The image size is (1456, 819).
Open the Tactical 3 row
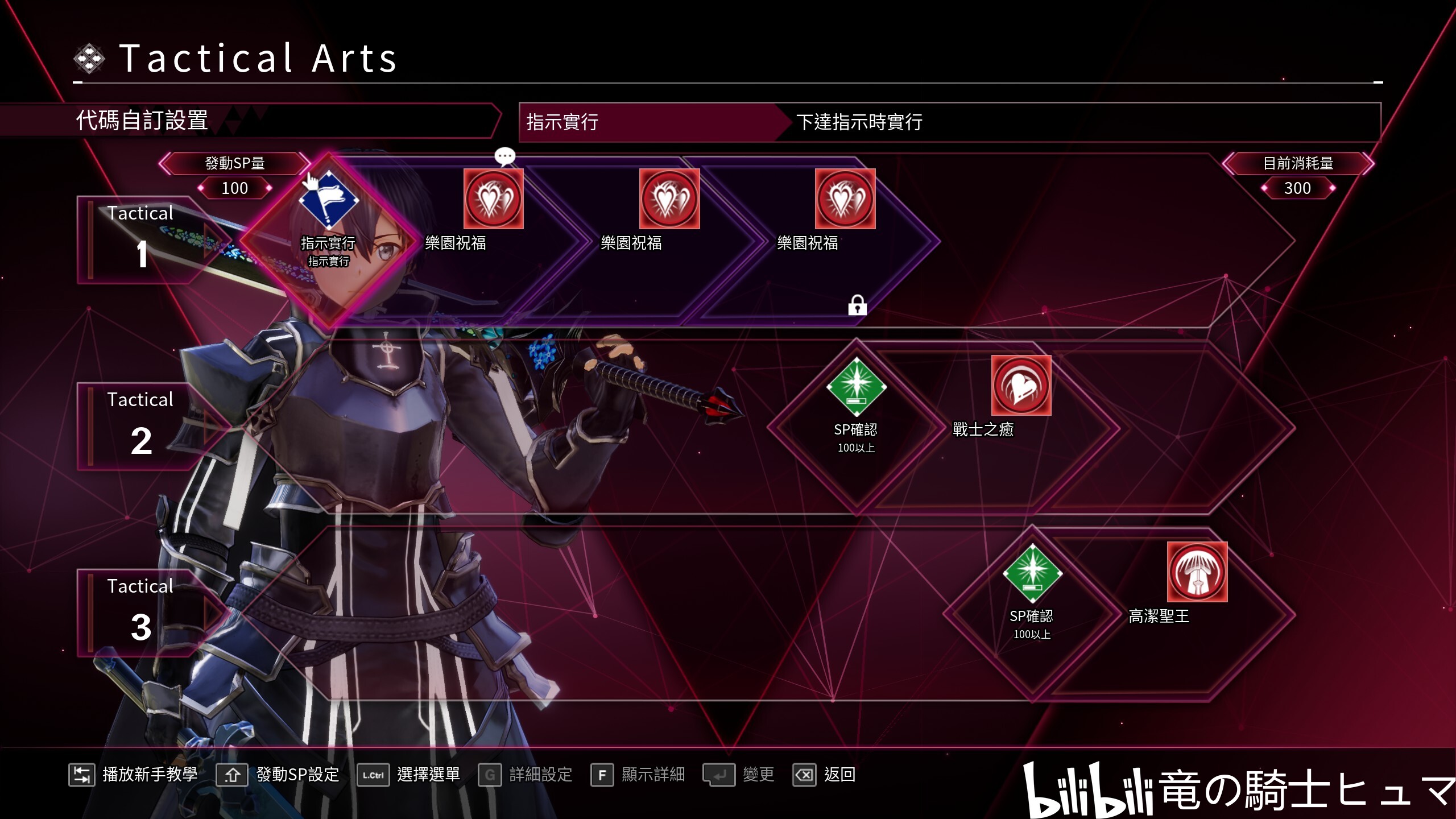(x=141, y=613)
